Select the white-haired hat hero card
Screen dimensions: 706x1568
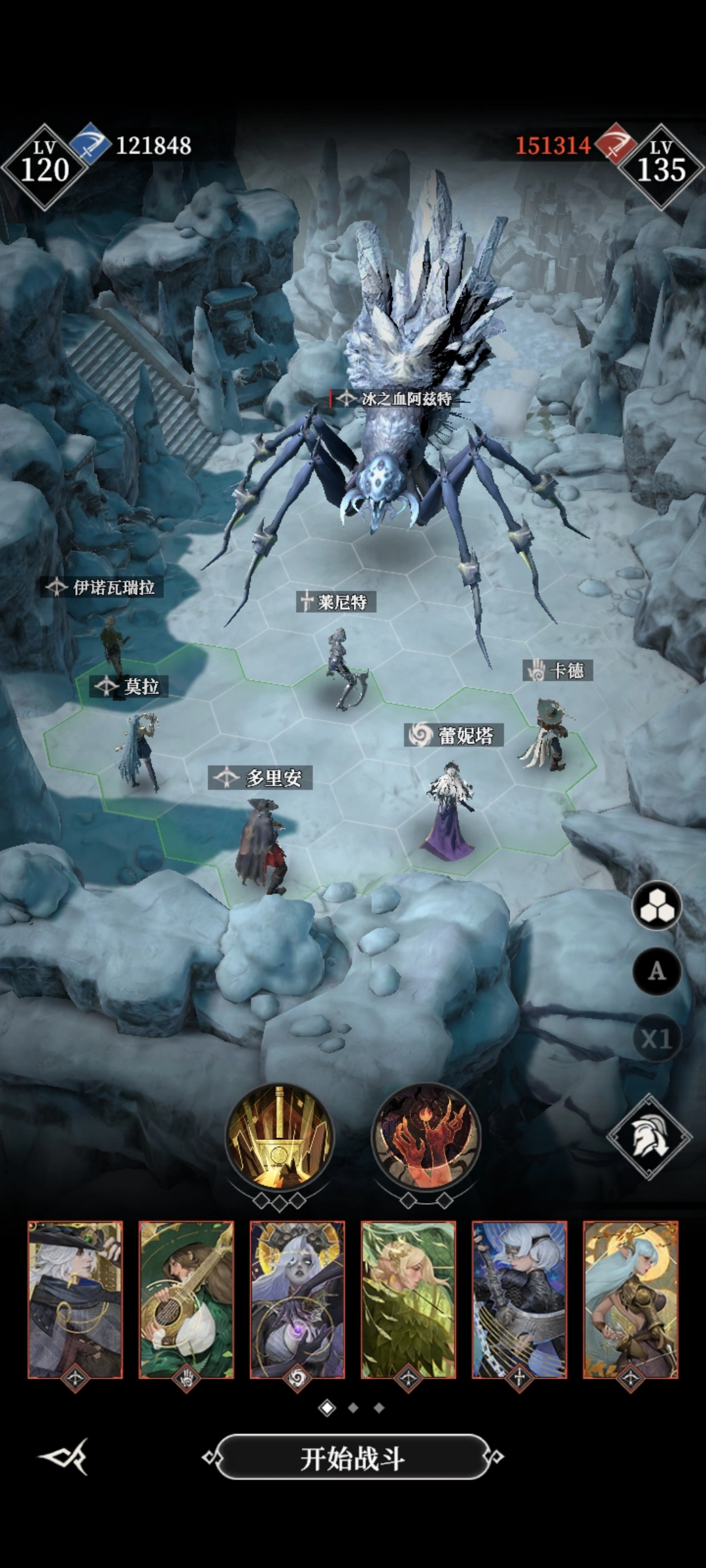coord(75,1300)
